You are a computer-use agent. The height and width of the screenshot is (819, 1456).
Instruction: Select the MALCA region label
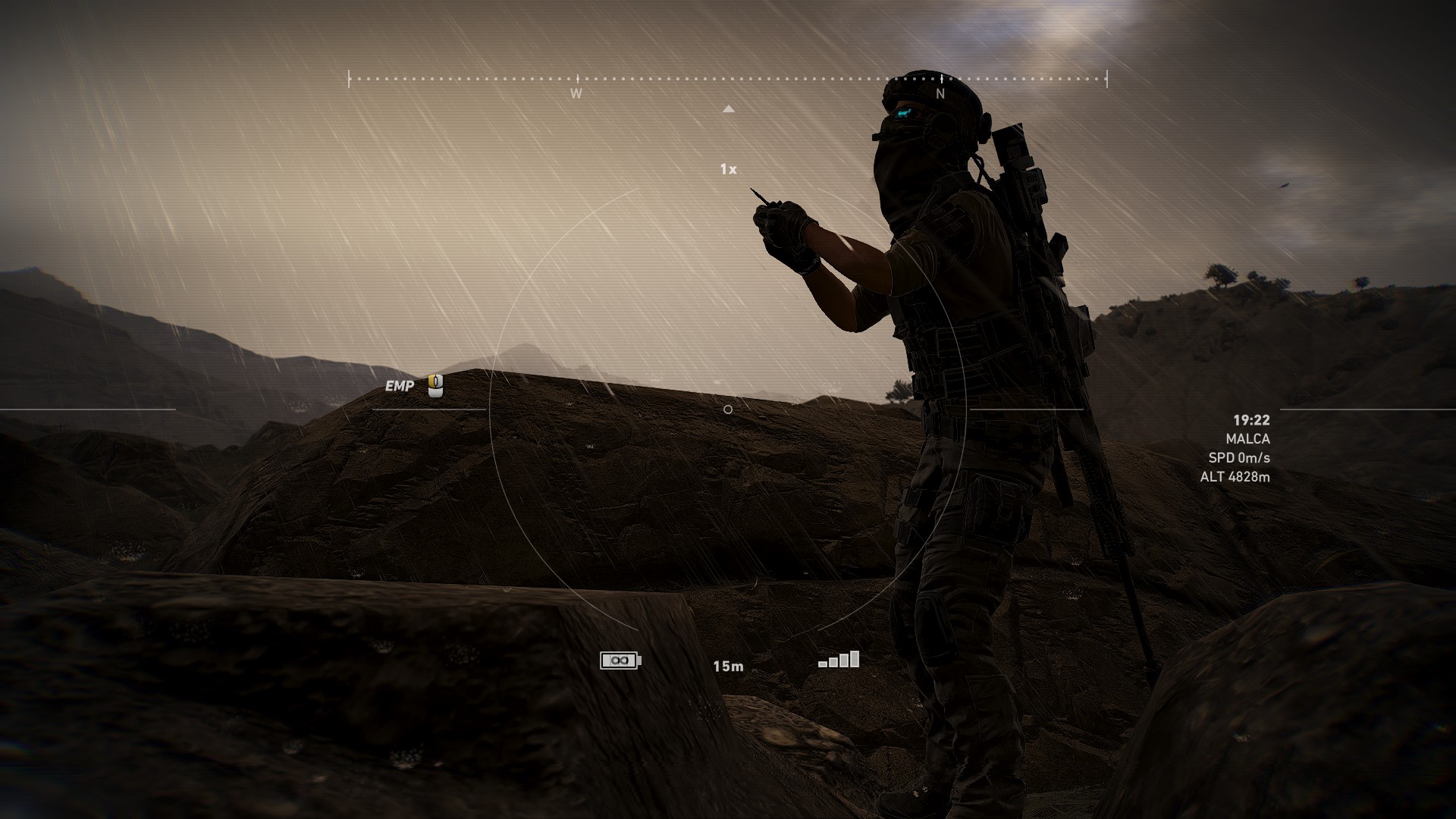1248,439
